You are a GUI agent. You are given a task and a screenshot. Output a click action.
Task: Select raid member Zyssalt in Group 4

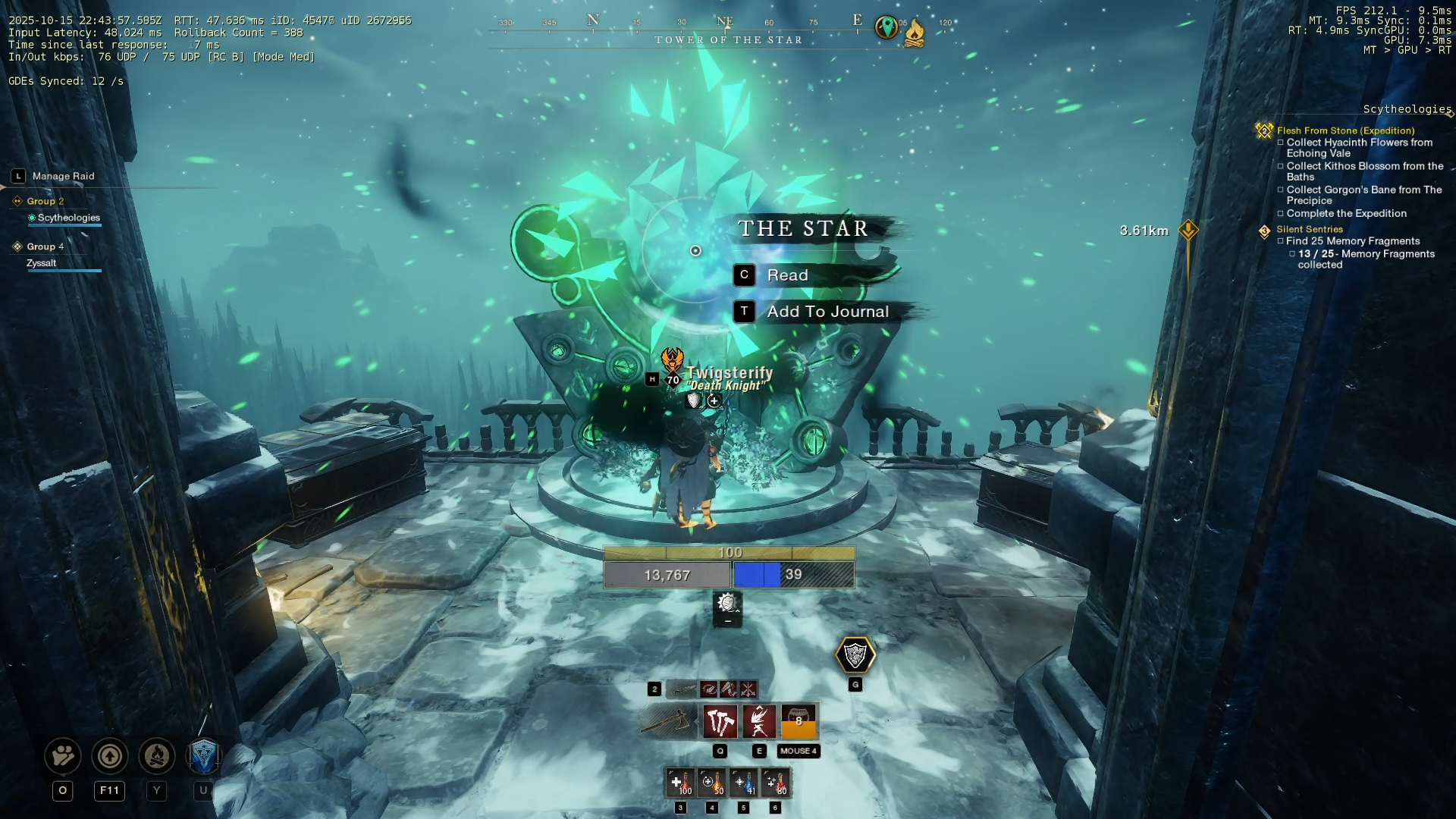42,263
